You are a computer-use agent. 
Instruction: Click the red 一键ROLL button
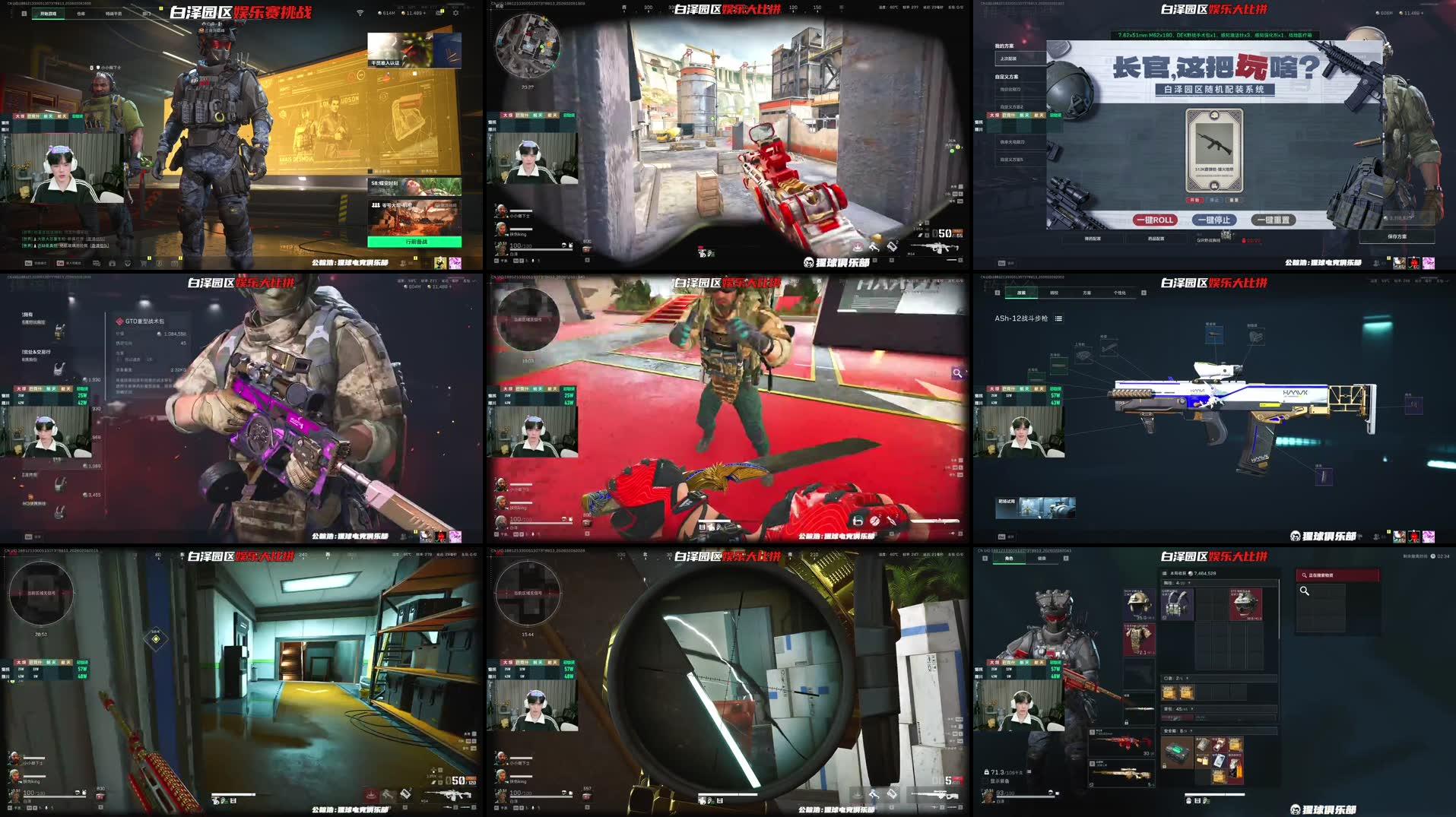click(x=1155, y=220)
